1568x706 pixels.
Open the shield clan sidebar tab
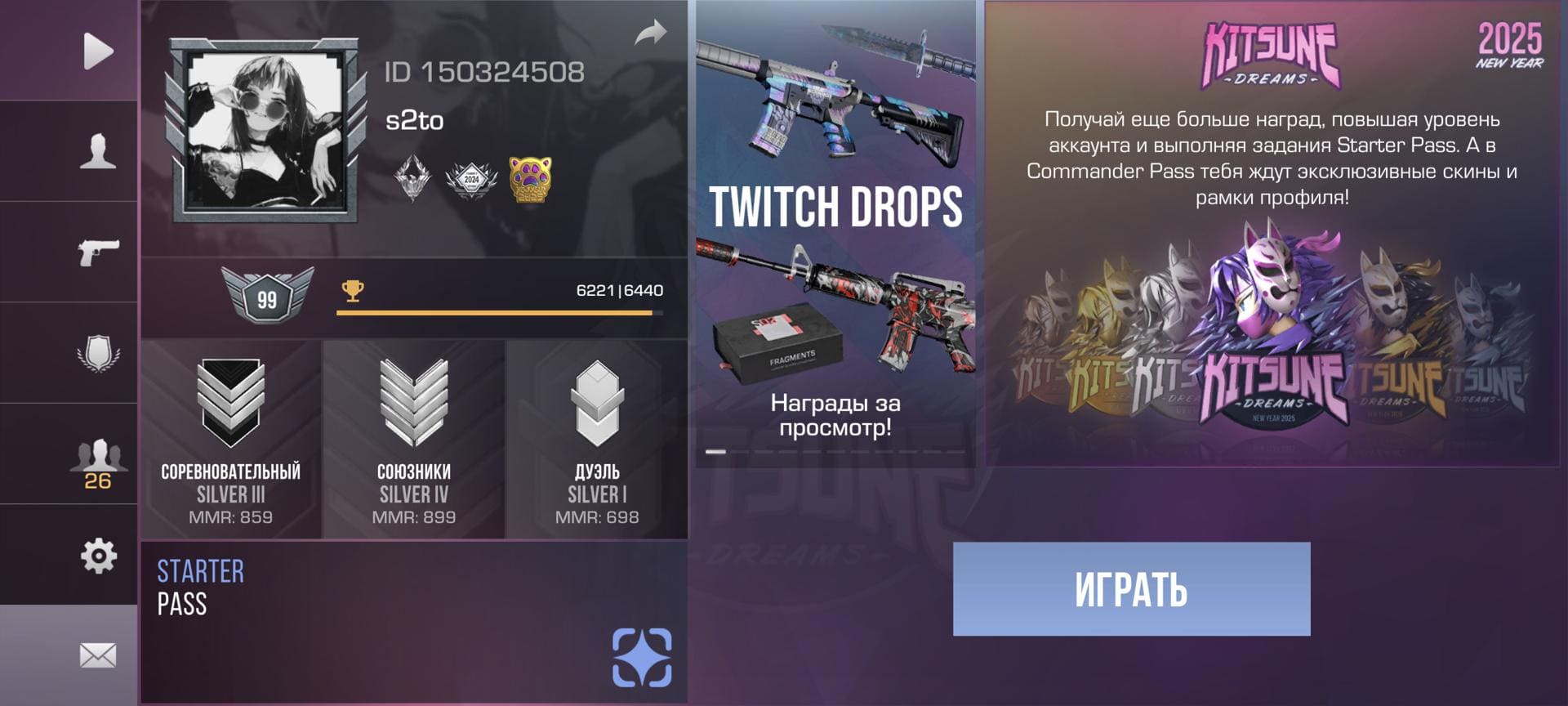[98, 353]
